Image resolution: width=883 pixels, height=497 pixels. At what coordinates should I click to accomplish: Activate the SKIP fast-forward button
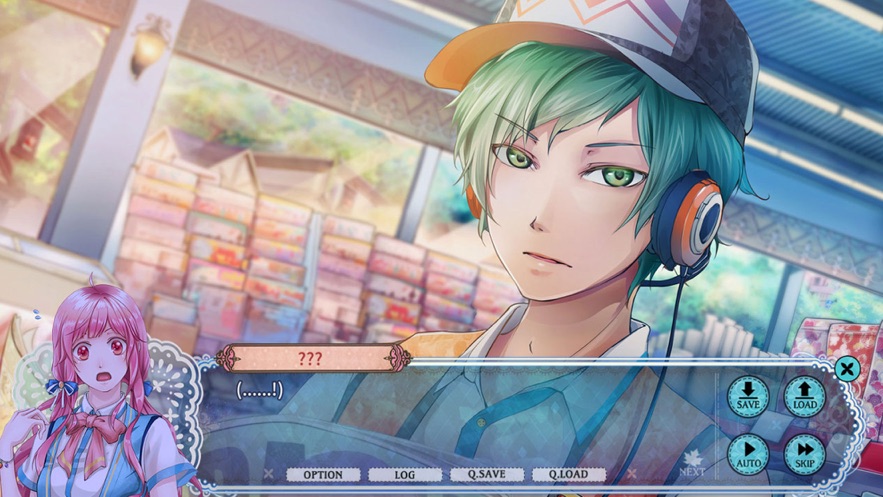[x=804, y=453]
